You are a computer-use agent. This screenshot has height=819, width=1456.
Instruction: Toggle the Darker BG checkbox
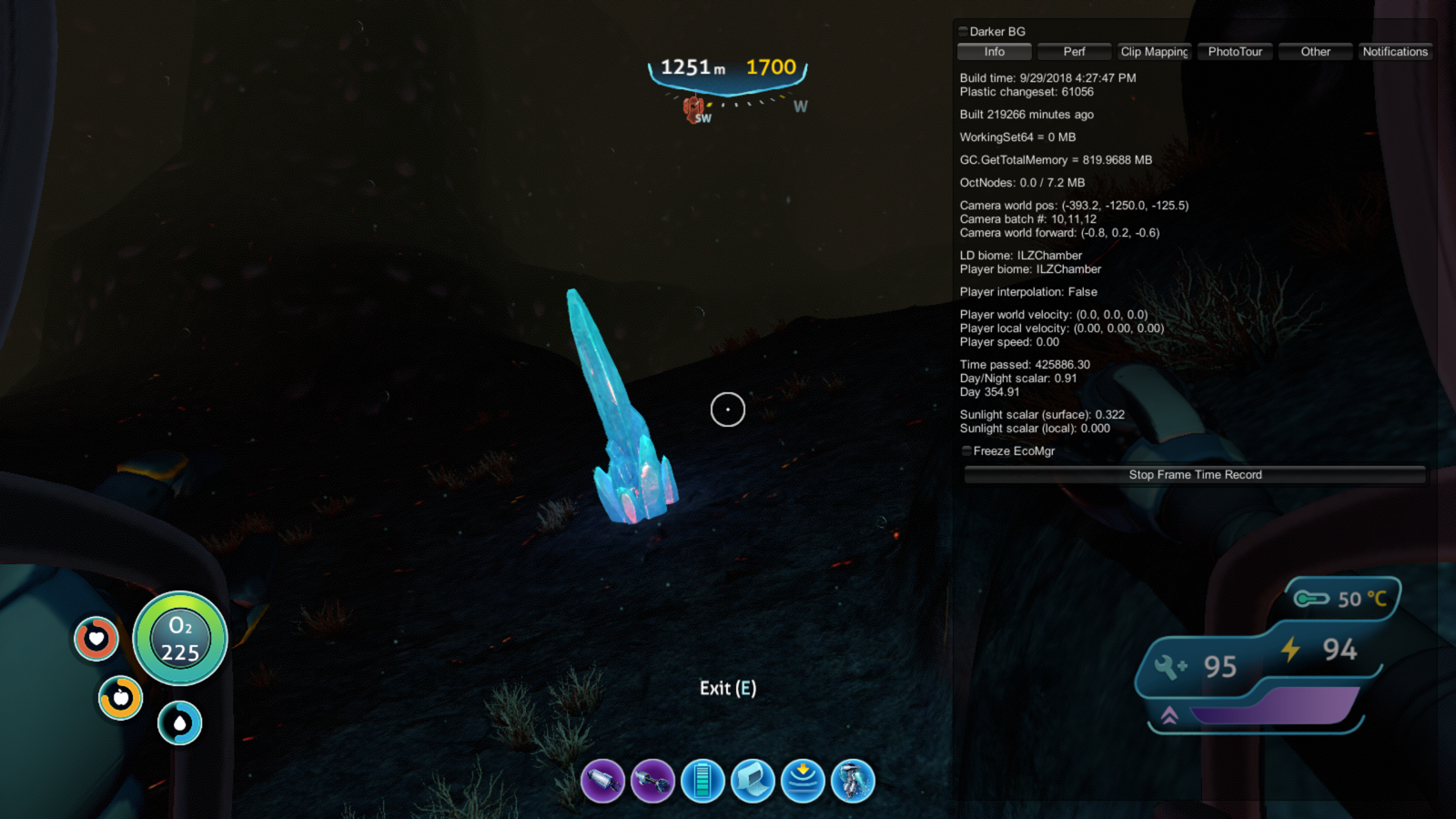tap(964, 32)
